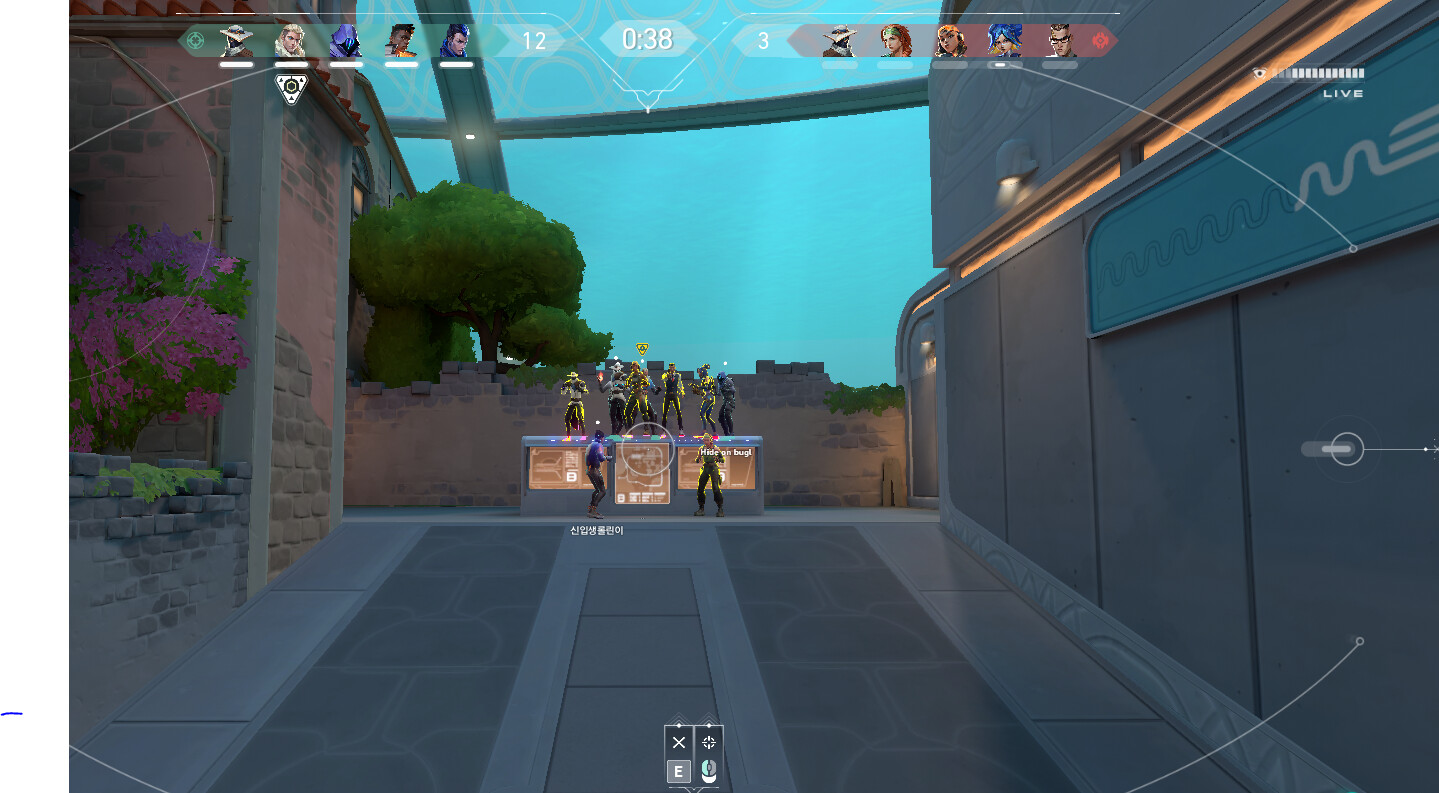Select the green team's Cypher portrait

(x=236, y=41)
